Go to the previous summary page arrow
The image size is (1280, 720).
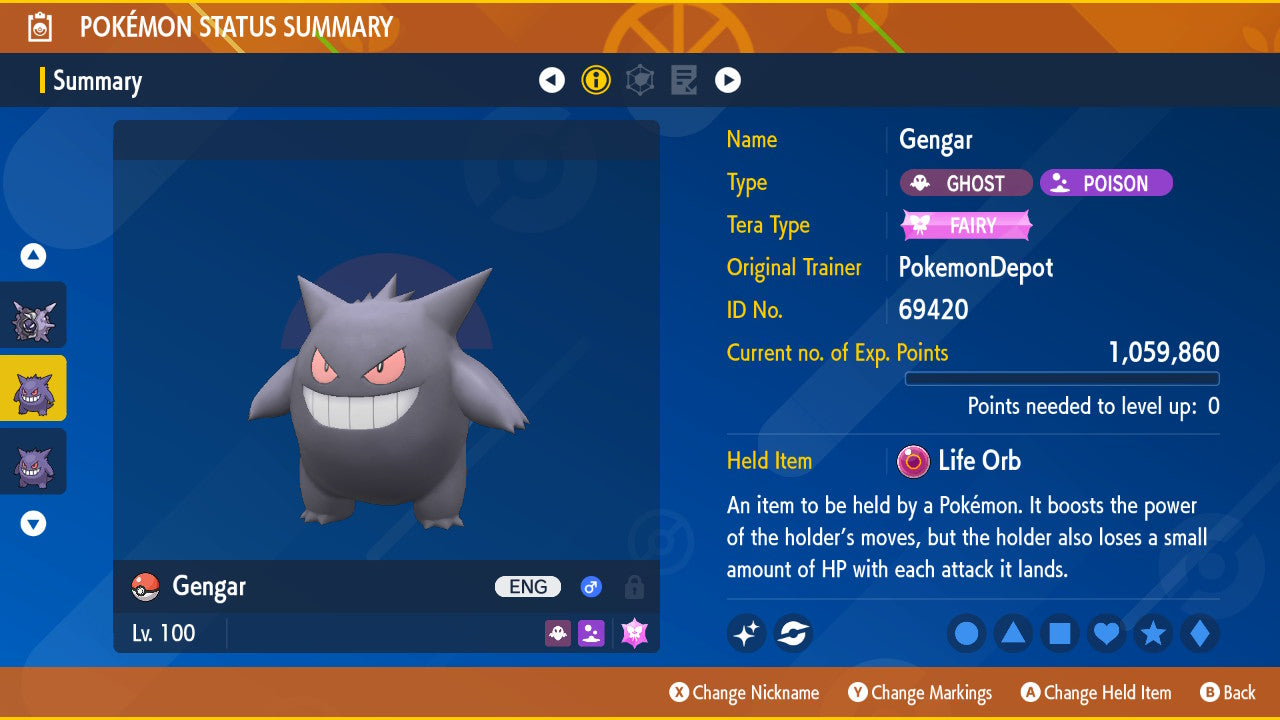tap(552, 80)
